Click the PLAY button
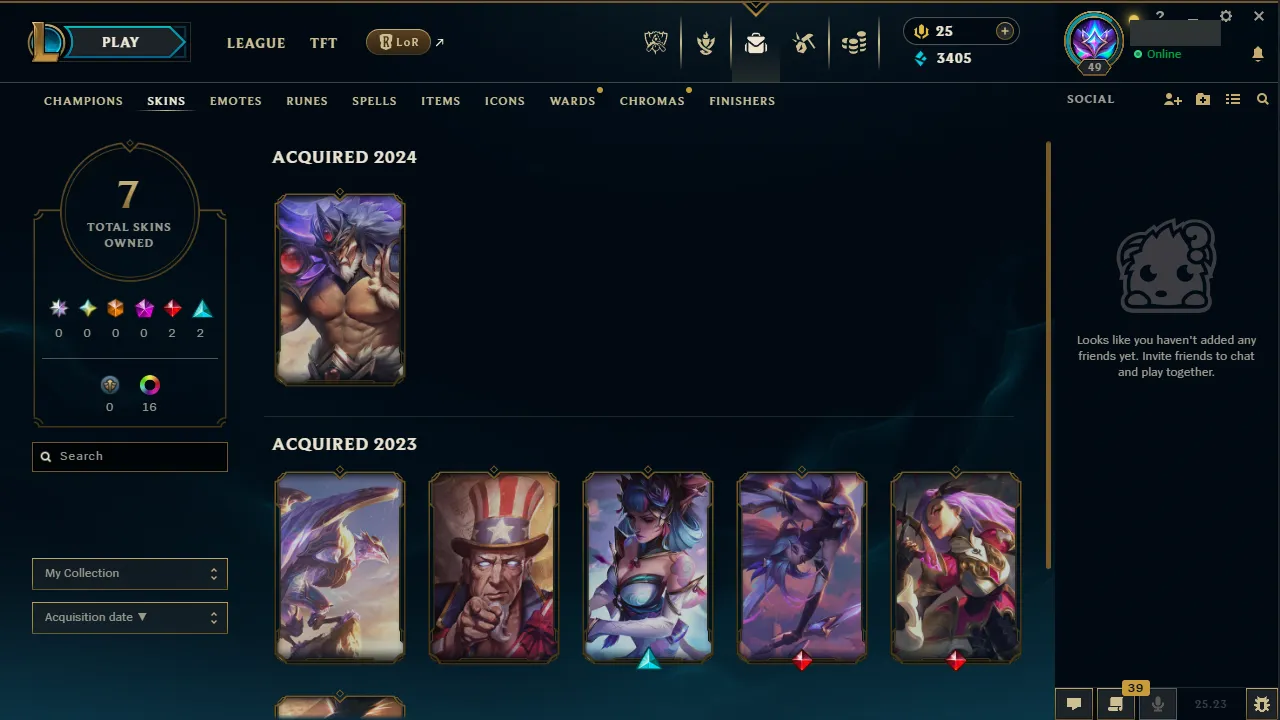 coord(120,42)
